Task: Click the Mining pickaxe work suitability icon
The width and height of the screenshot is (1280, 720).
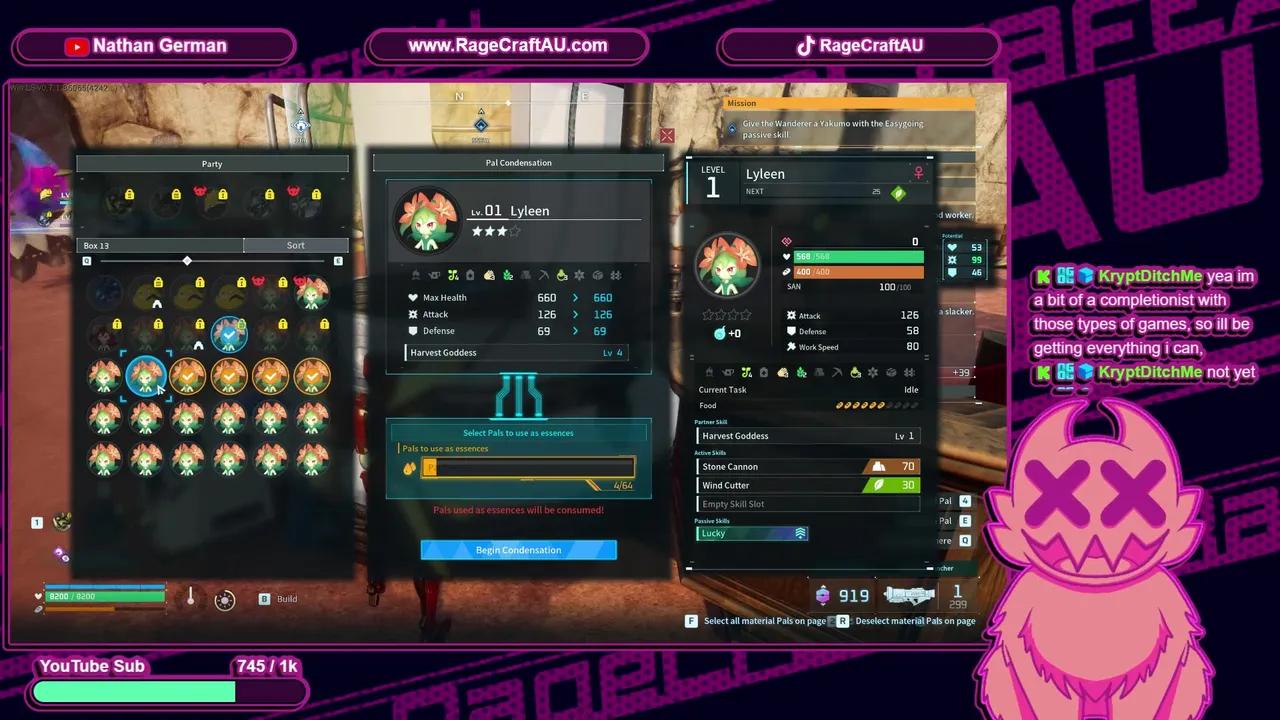Action: coord(543,275)
